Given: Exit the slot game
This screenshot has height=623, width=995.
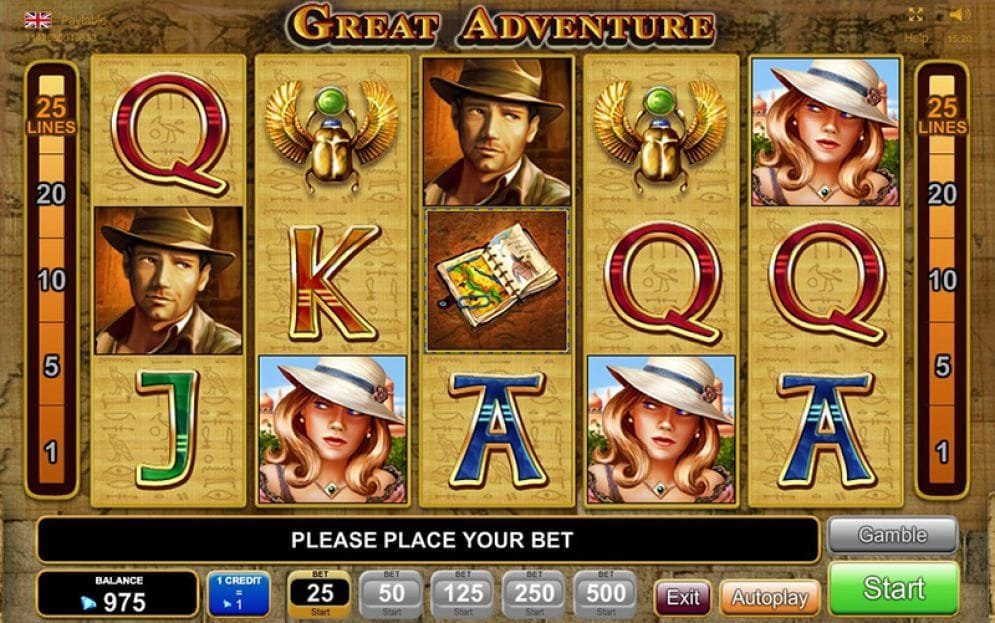Looking at the screenshot, I should [x=683, y=598].
